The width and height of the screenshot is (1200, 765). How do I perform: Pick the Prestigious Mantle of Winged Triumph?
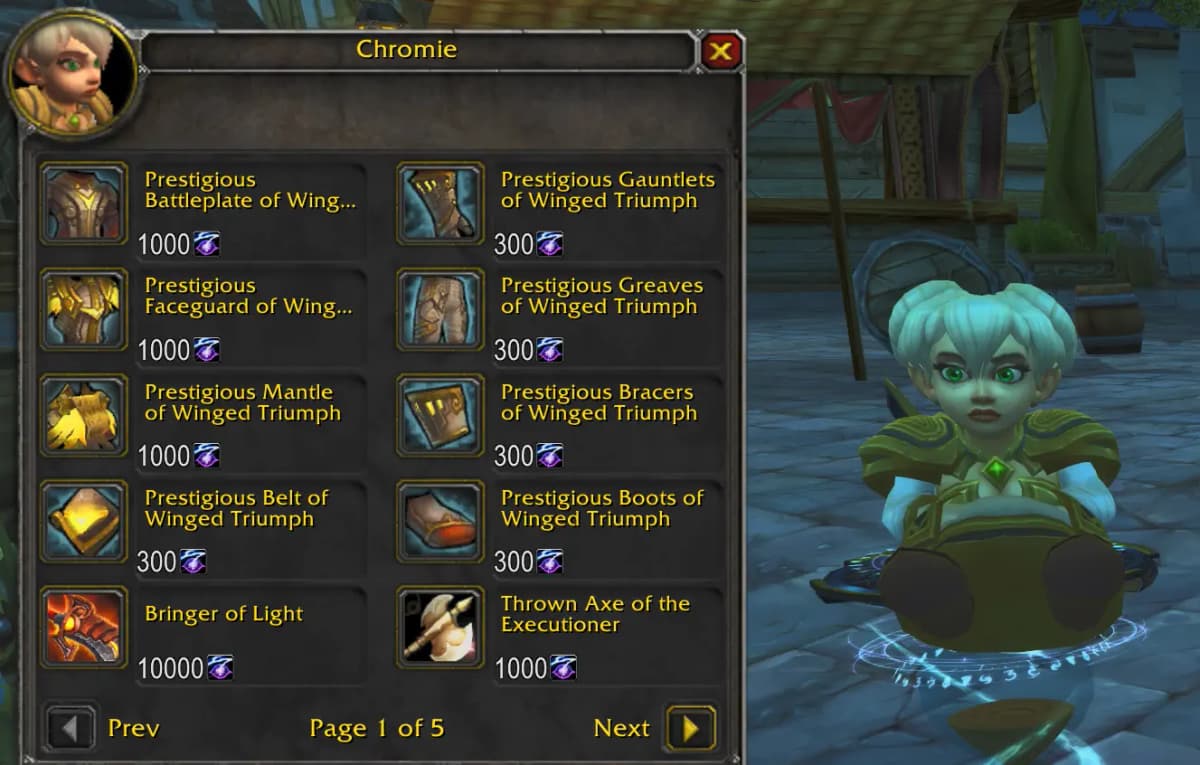click(x=84, y=416)
